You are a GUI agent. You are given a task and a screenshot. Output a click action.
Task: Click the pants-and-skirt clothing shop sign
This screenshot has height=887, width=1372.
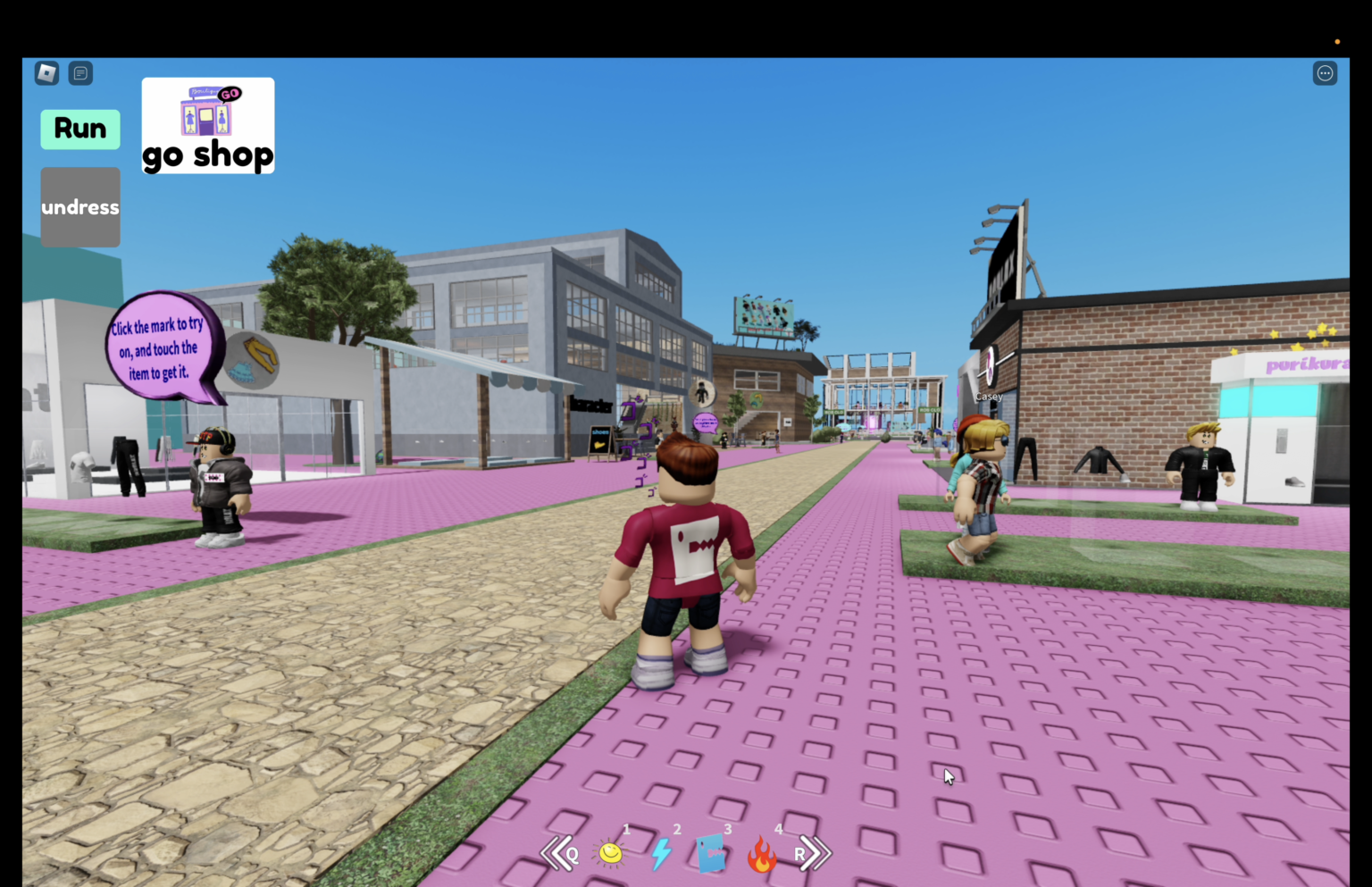coord(253,360)
